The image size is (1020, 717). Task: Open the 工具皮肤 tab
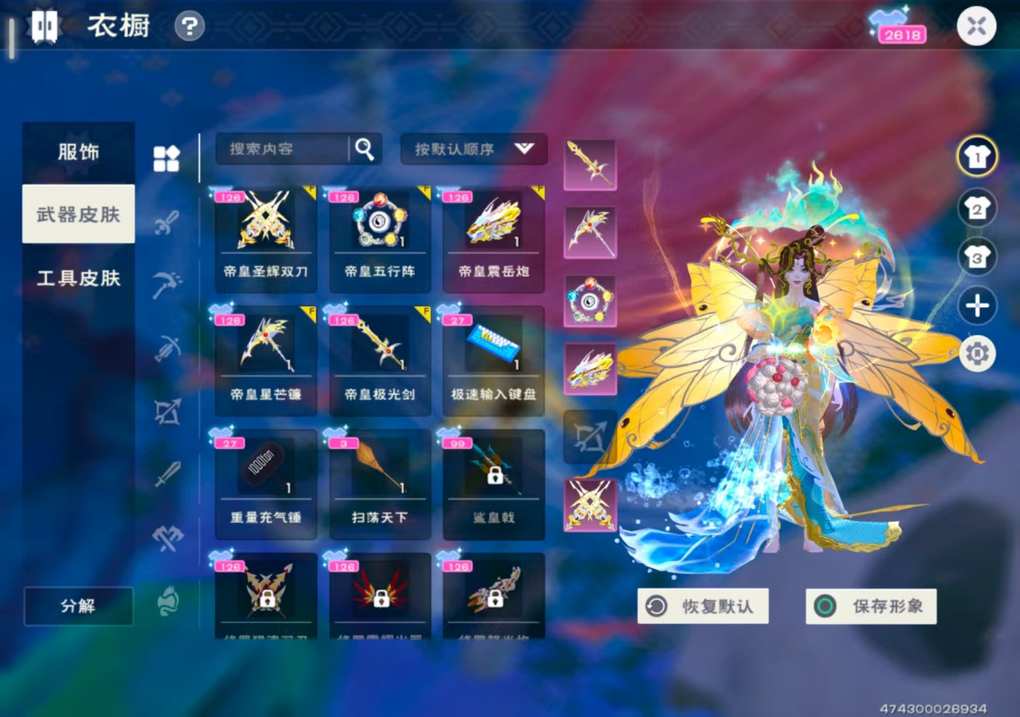coord(78,277)
